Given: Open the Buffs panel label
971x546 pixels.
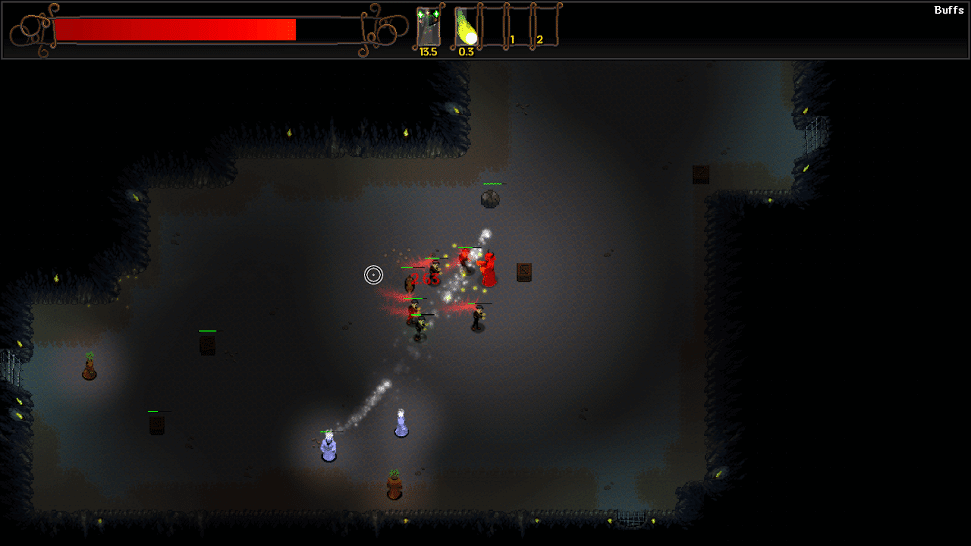Looking at the screenshot, I should (948, 10).
